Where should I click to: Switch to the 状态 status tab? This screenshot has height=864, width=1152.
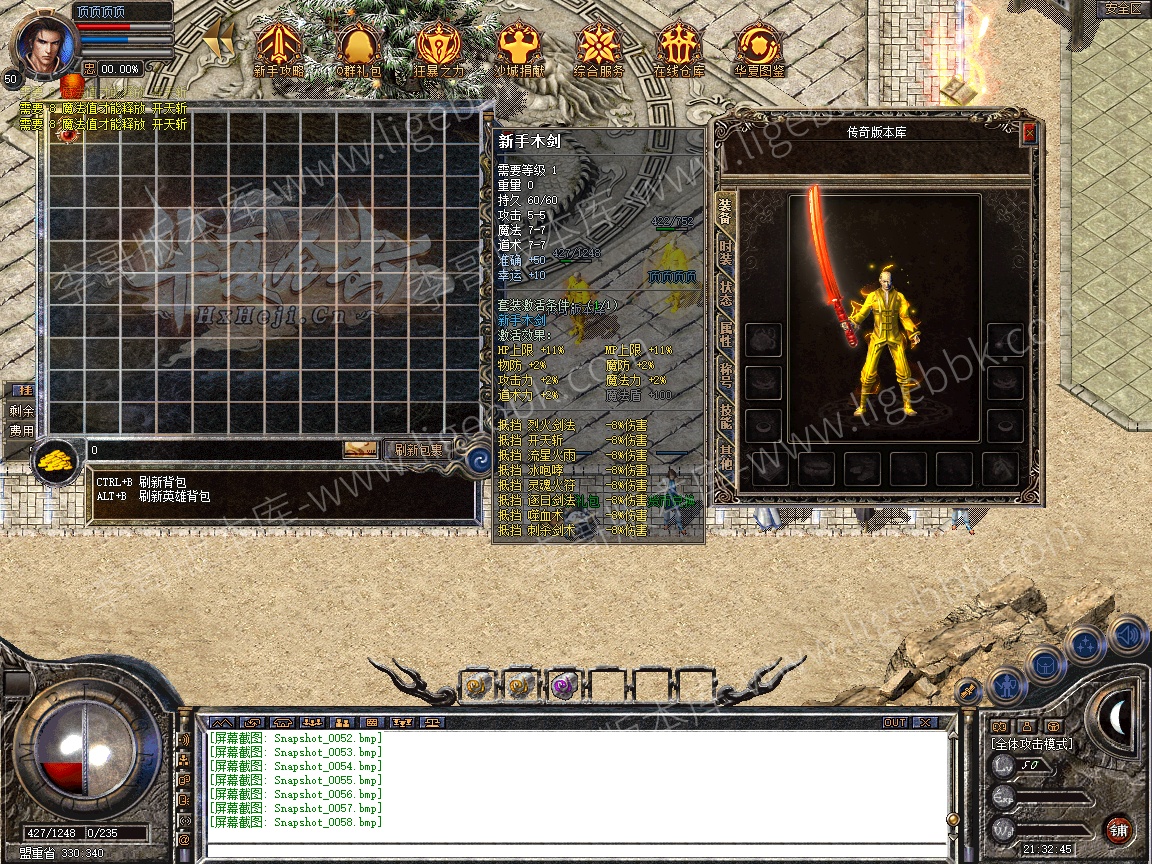point(726,295)
